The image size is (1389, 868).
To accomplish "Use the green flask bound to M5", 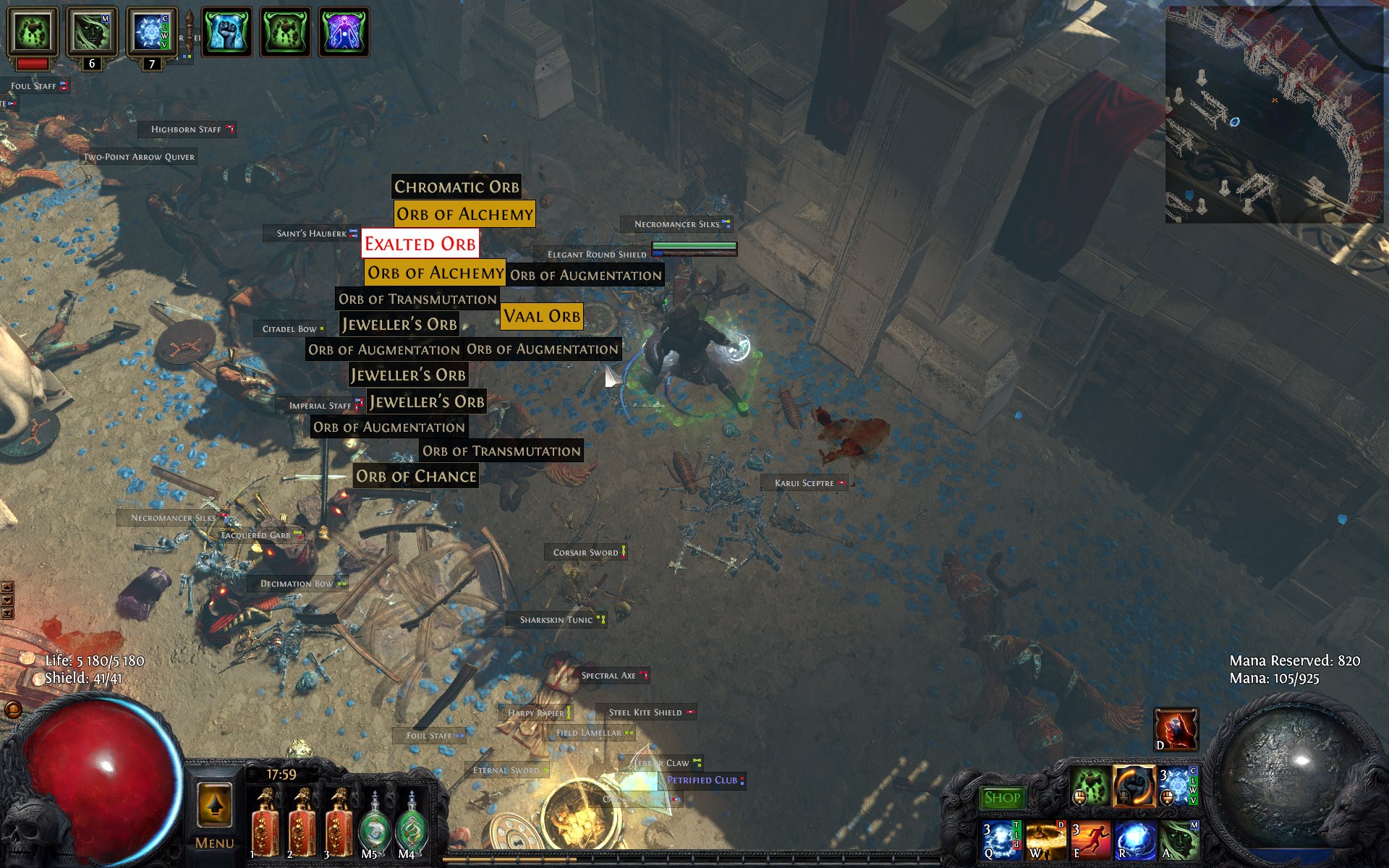I will click(x=373, y=826).
